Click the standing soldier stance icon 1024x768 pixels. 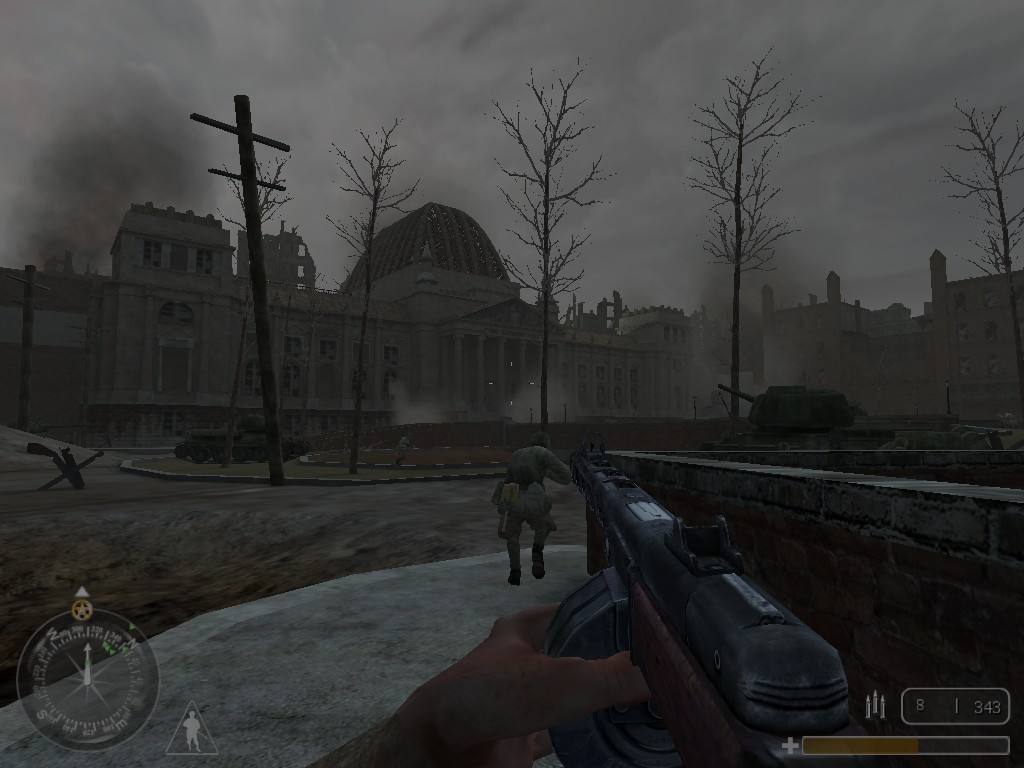click(x=192, y=730)
